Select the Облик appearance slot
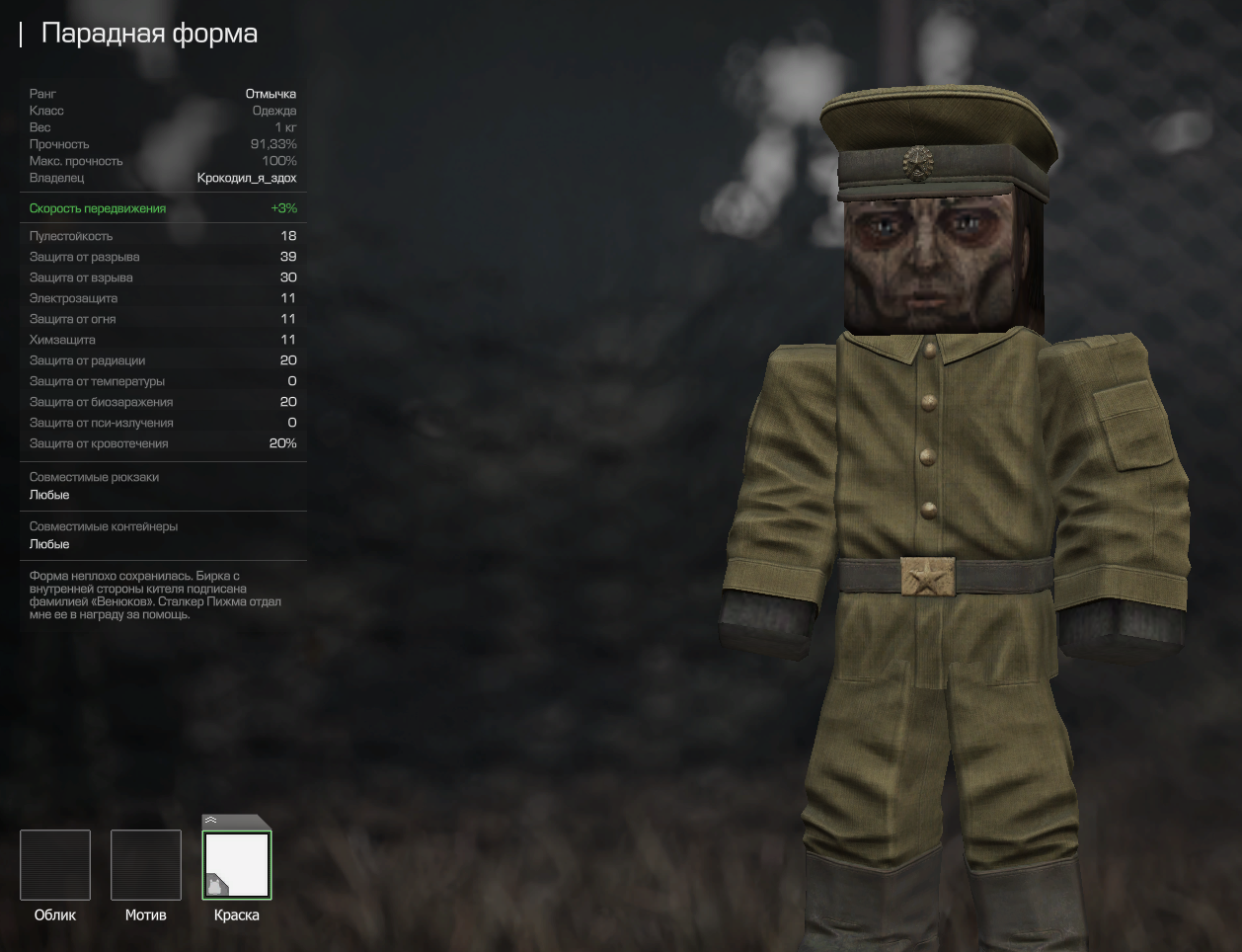Screen dimensions: 1242x952 point(55,865)
